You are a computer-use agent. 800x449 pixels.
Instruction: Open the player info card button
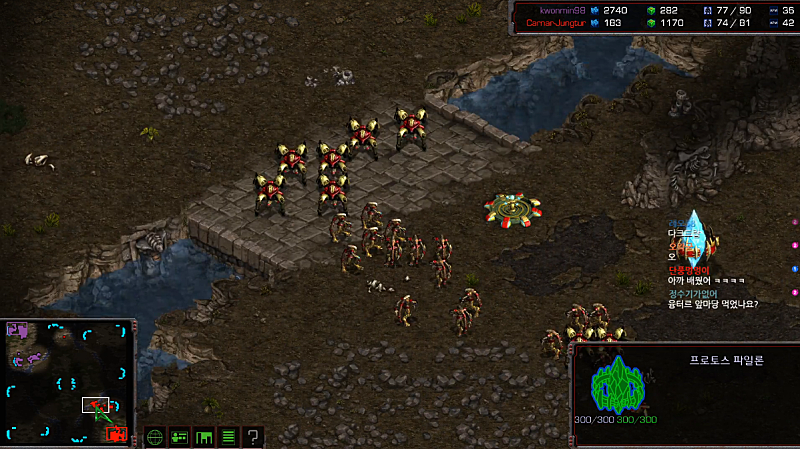(x=180, y=437)
